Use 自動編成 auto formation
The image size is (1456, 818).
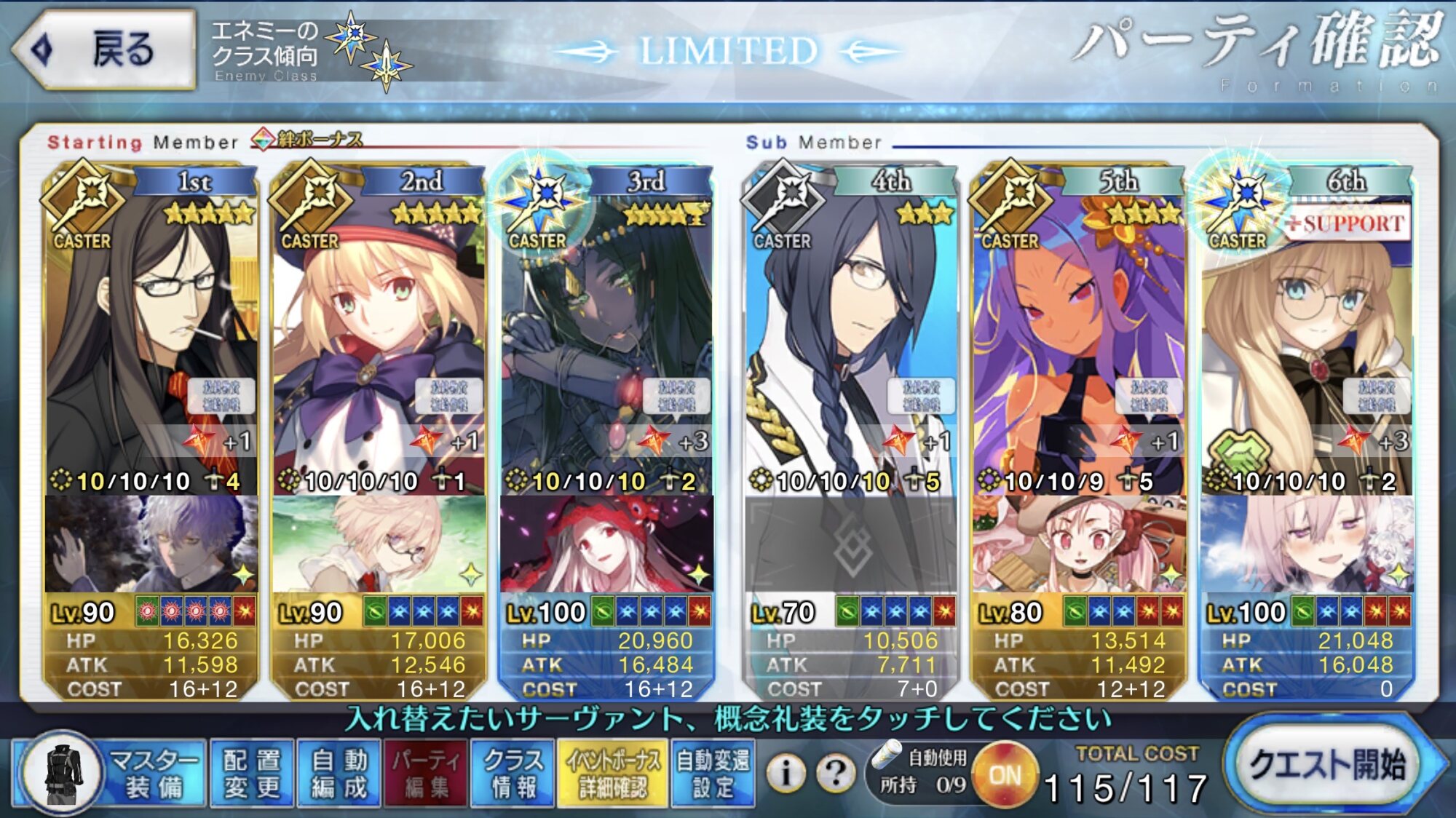pos(339,773)
